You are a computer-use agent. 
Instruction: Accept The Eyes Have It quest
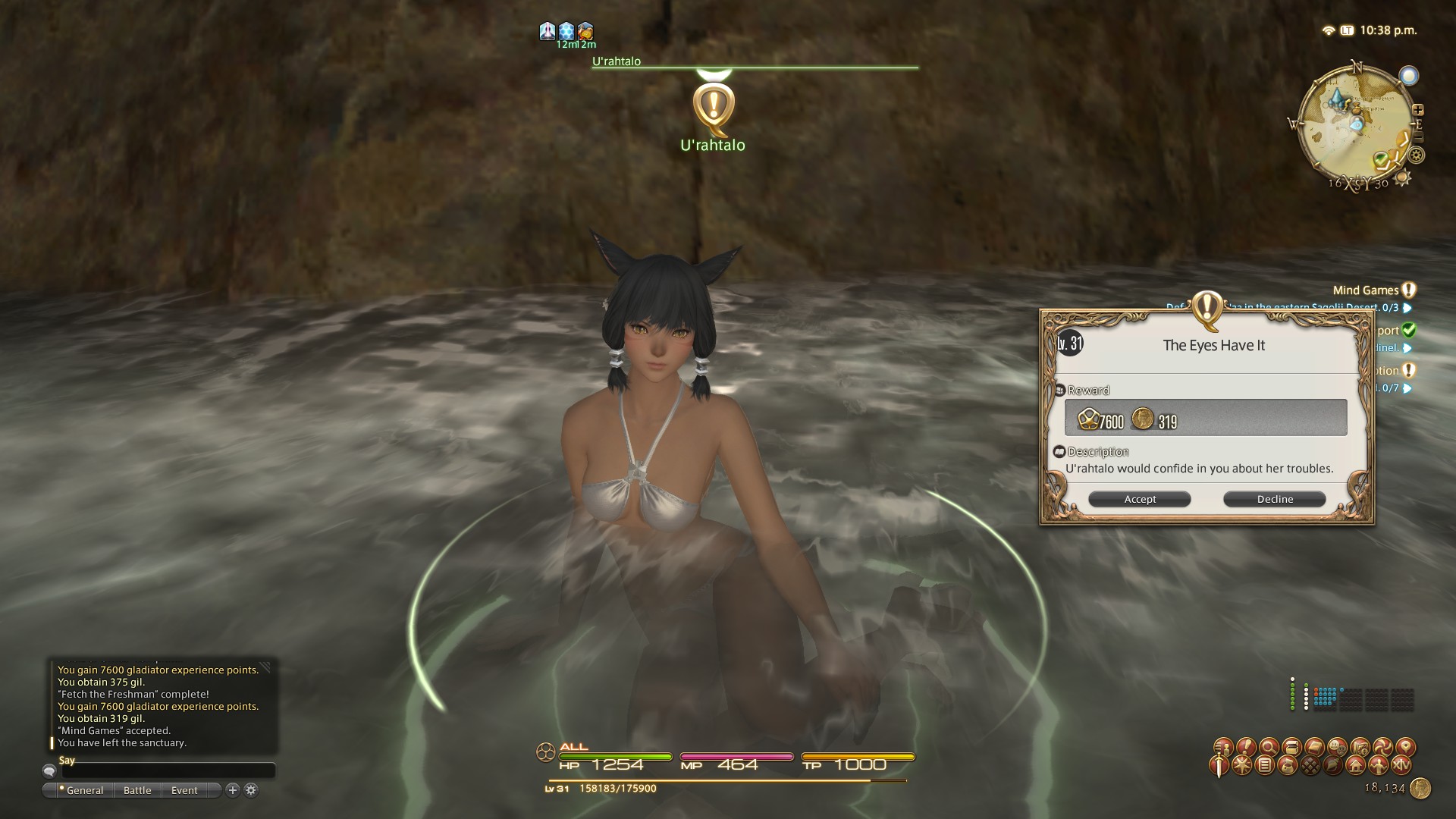point(1139,499)
